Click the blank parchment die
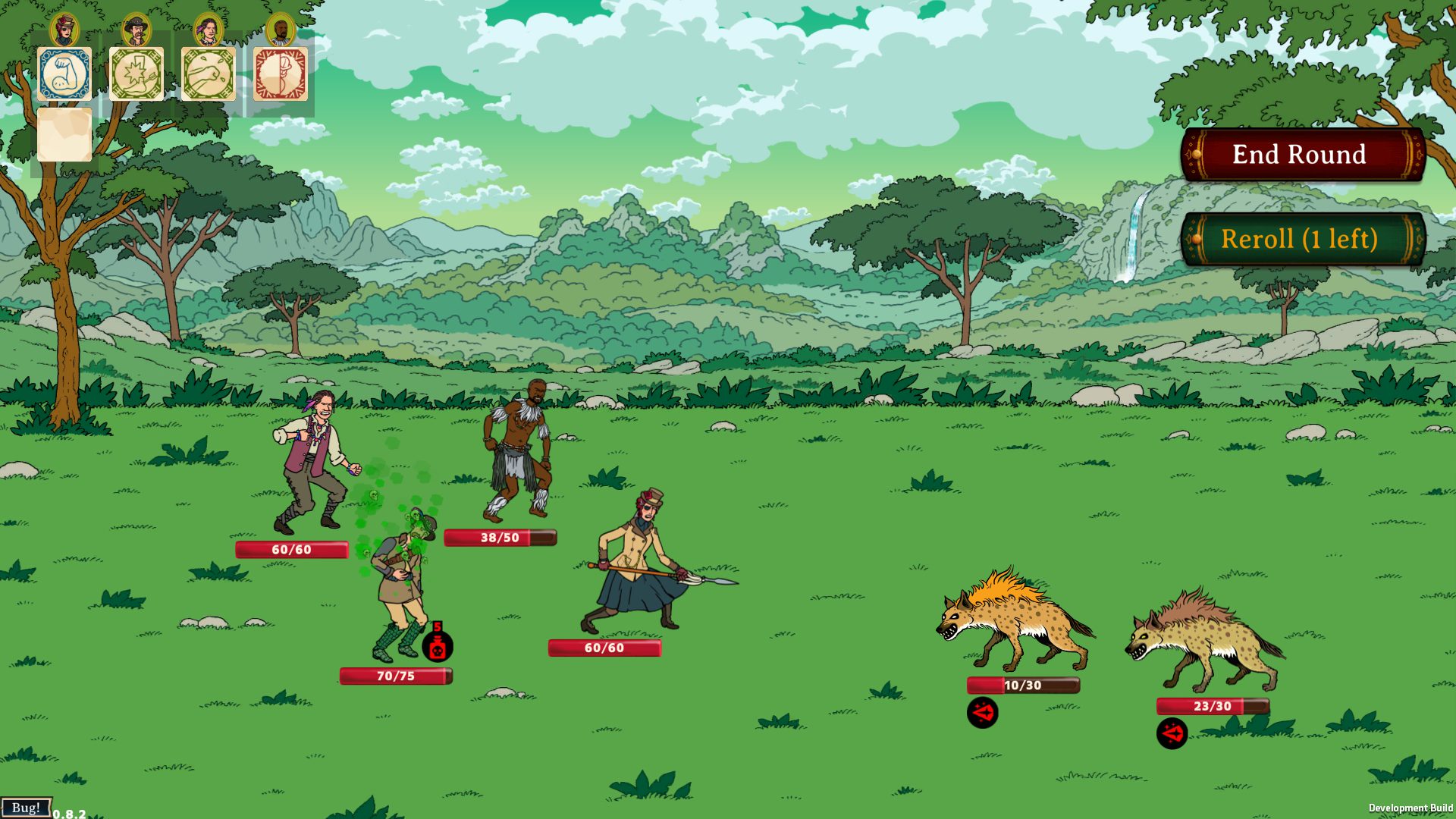The width and height of the screenshot is (1456, 819). tap(64, 134)
